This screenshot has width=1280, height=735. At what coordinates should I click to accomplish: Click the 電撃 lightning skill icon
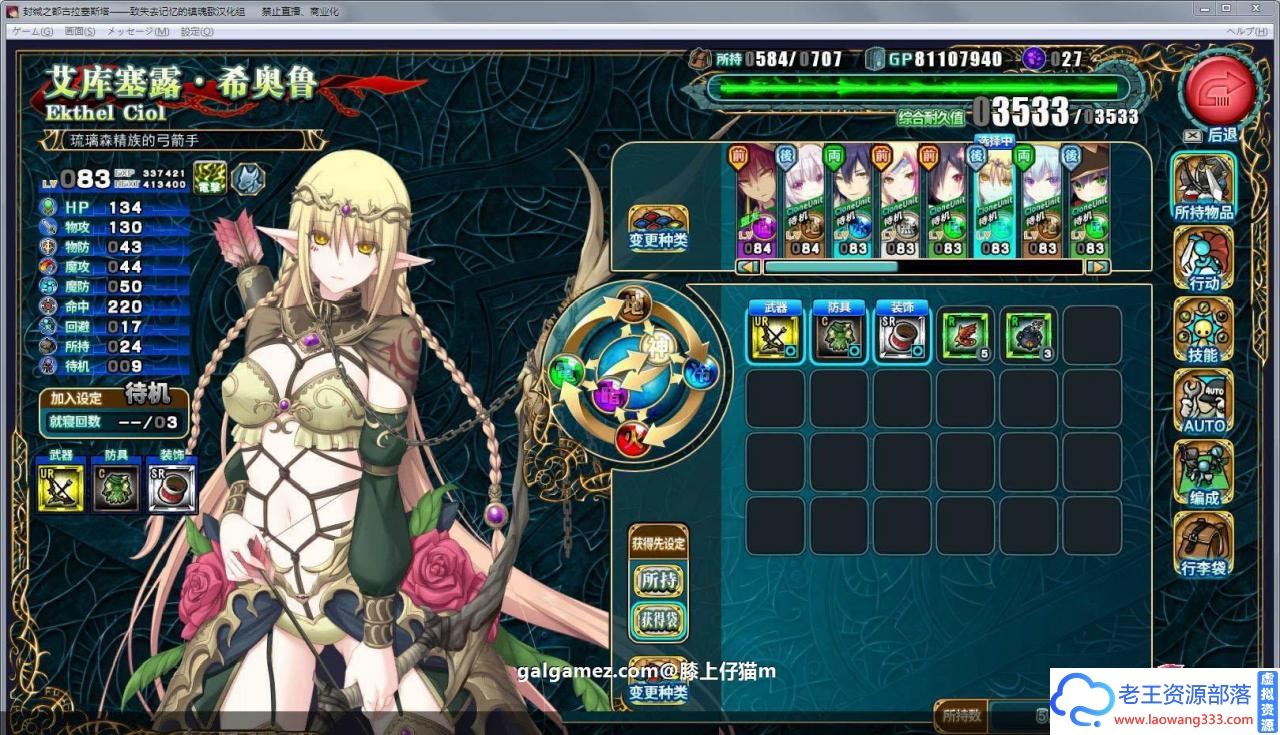[x=209, y=178]
